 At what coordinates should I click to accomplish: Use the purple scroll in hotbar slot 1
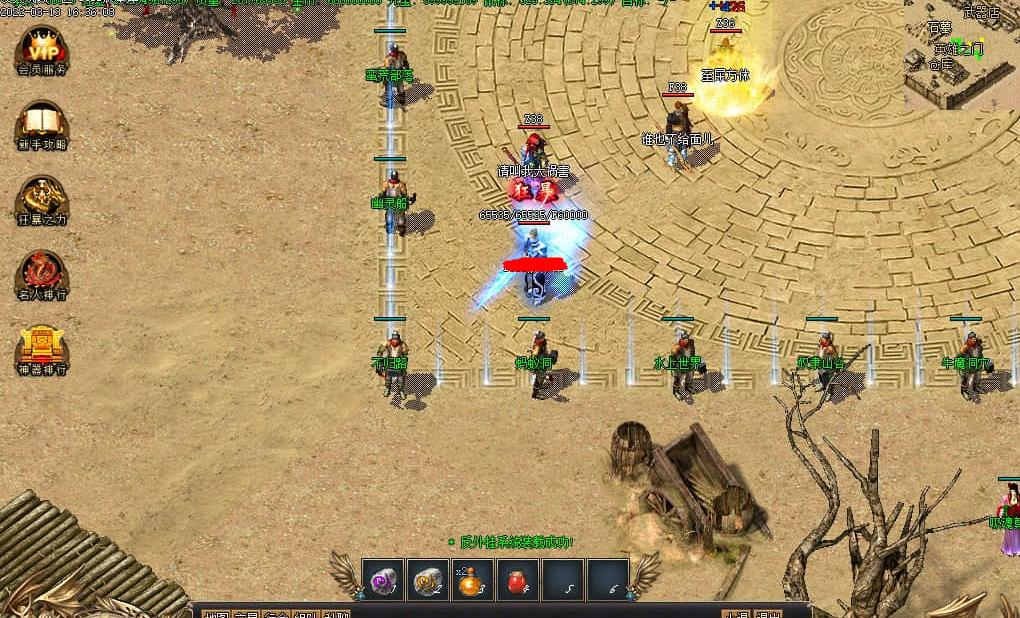(x=383, y=580)
